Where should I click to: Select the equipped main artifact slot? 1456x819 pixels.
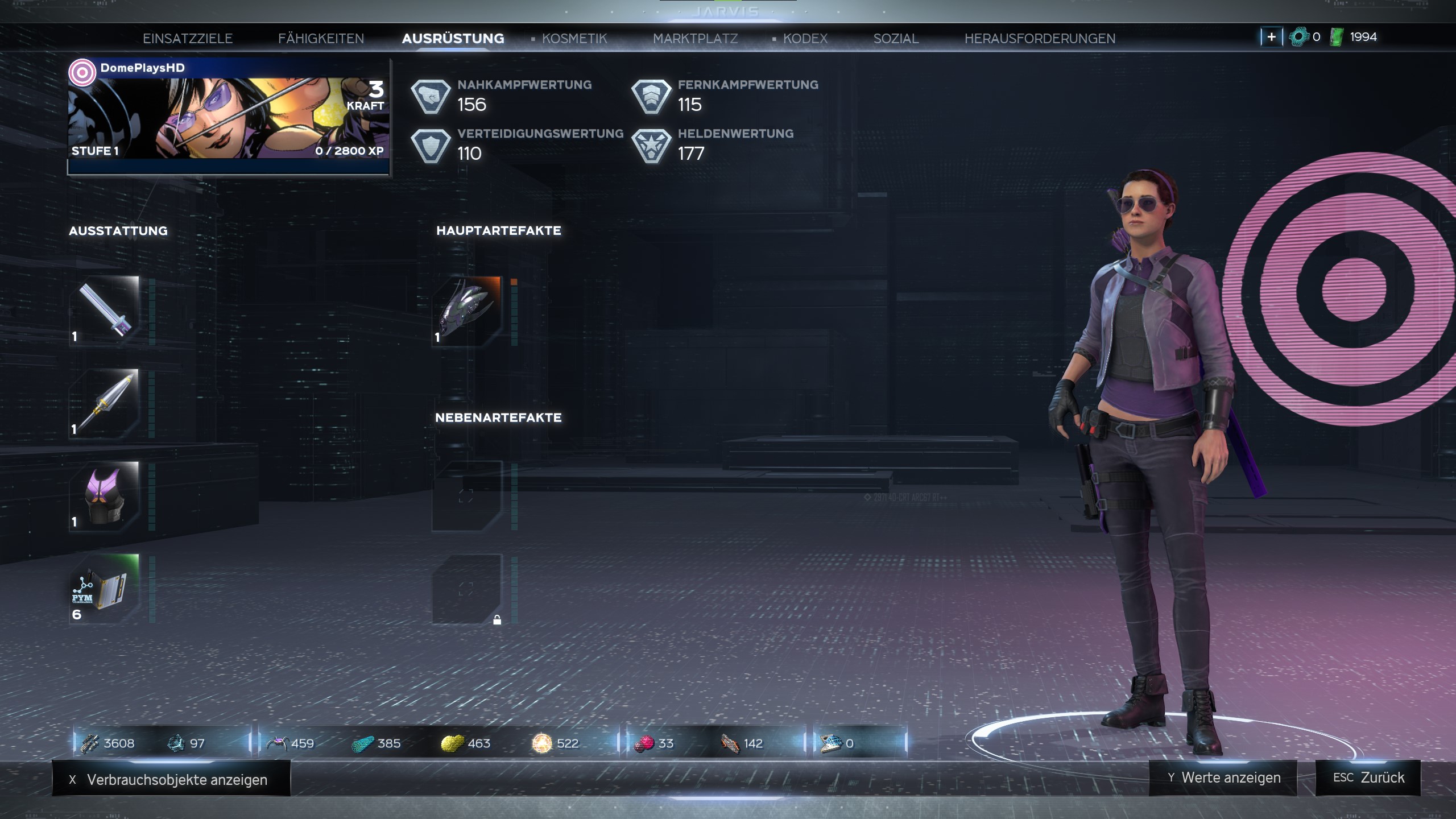tap(467, 311)
